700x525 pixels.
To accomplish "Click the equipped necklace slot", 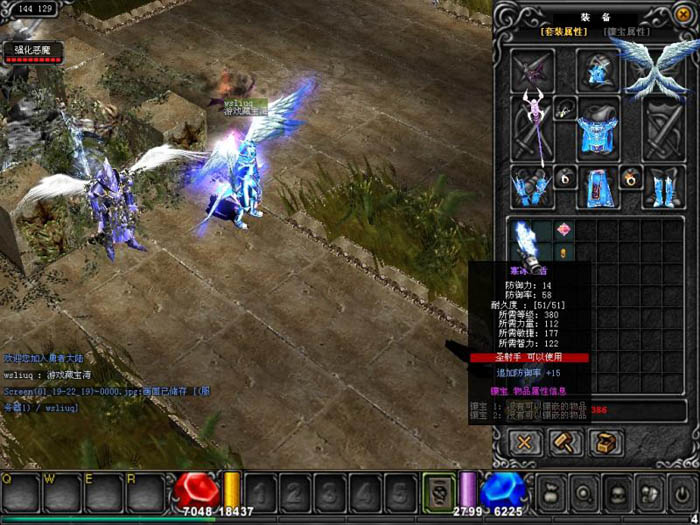I will pos(564,108).
